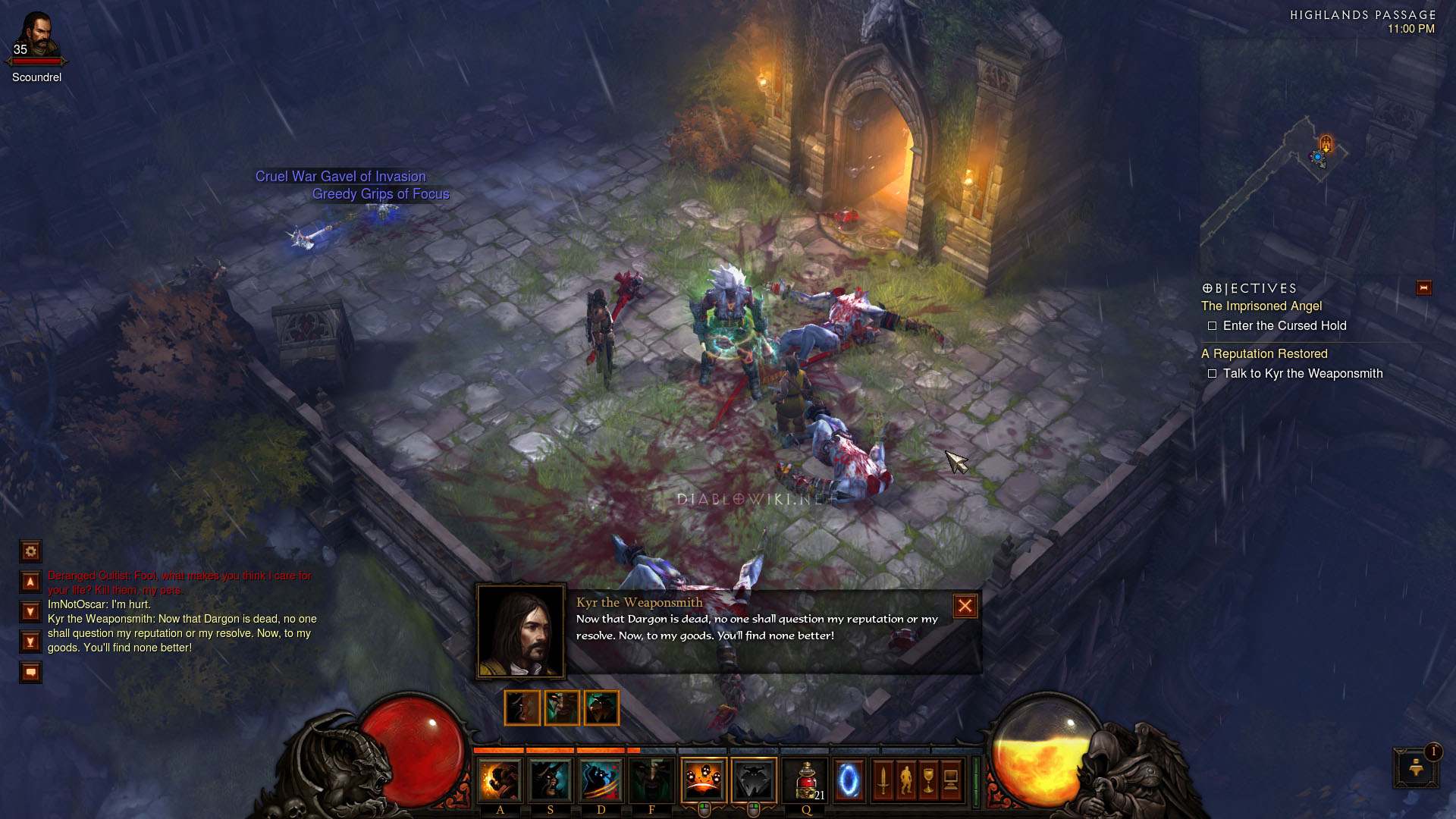Use the red health potion slot
The height and width of the screenshot is (819, 1456).
806,780
